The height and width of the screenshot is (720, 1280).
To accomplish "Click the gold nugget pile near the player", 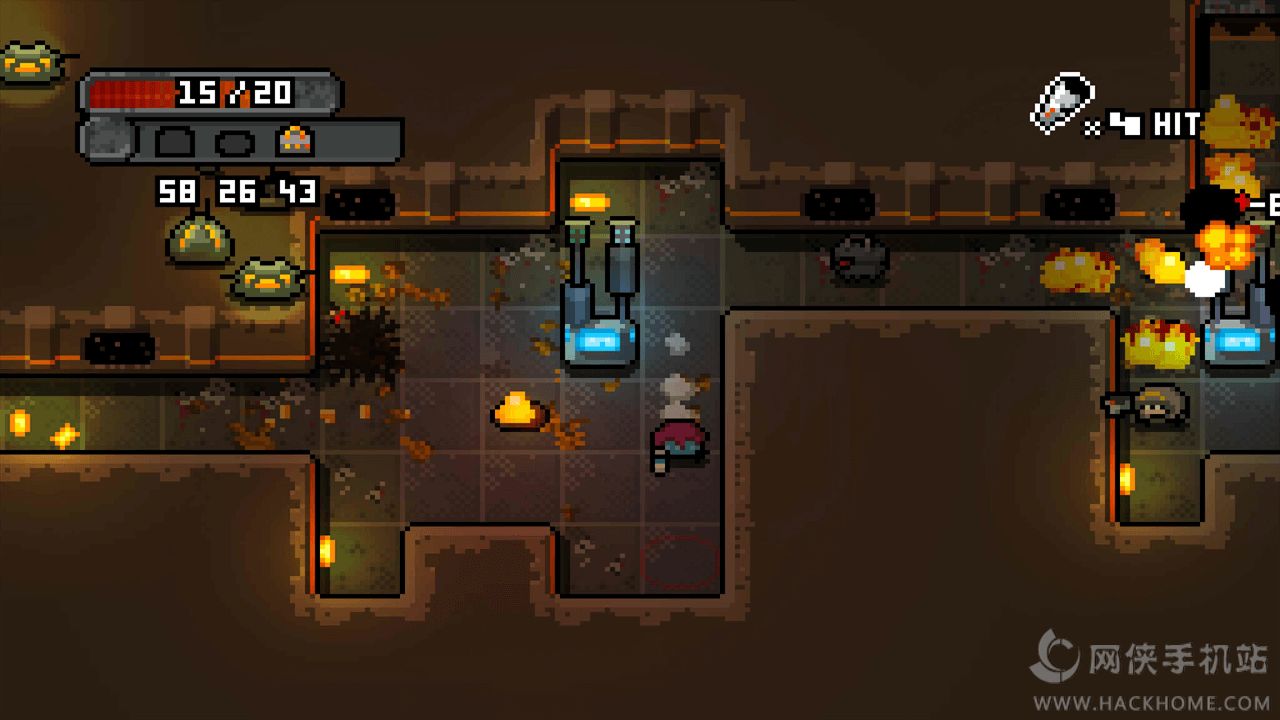I will click(518, 413).
